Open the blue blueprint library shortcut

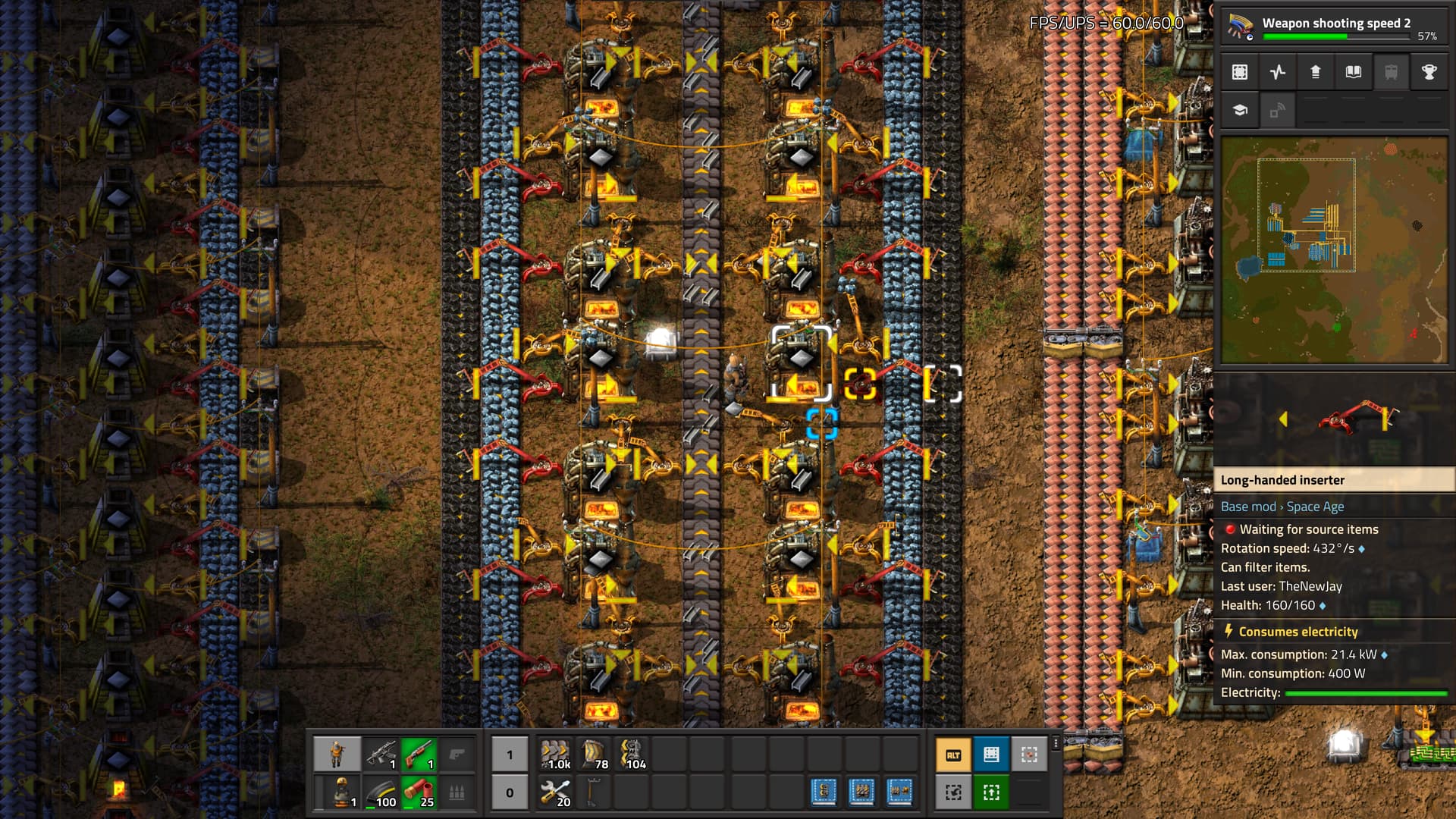991,755
